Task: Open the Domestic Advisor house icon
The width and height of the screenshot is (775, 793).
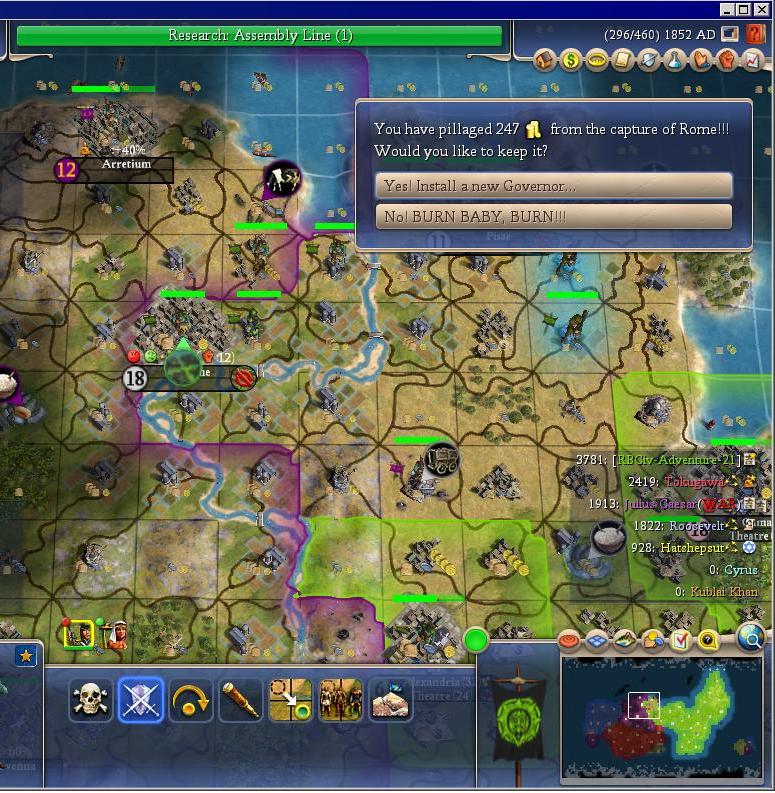Action: coord(545,61)
